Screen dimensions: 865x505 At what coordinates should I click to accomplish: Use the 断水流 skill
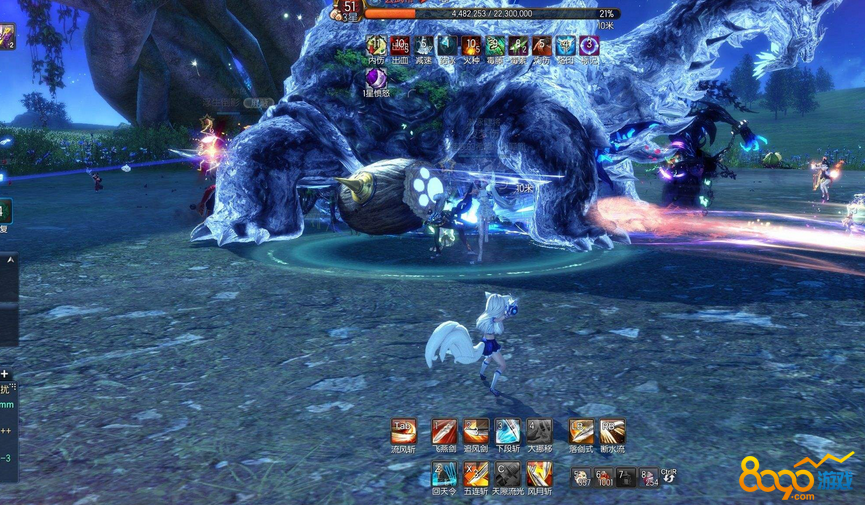[612, 431]
